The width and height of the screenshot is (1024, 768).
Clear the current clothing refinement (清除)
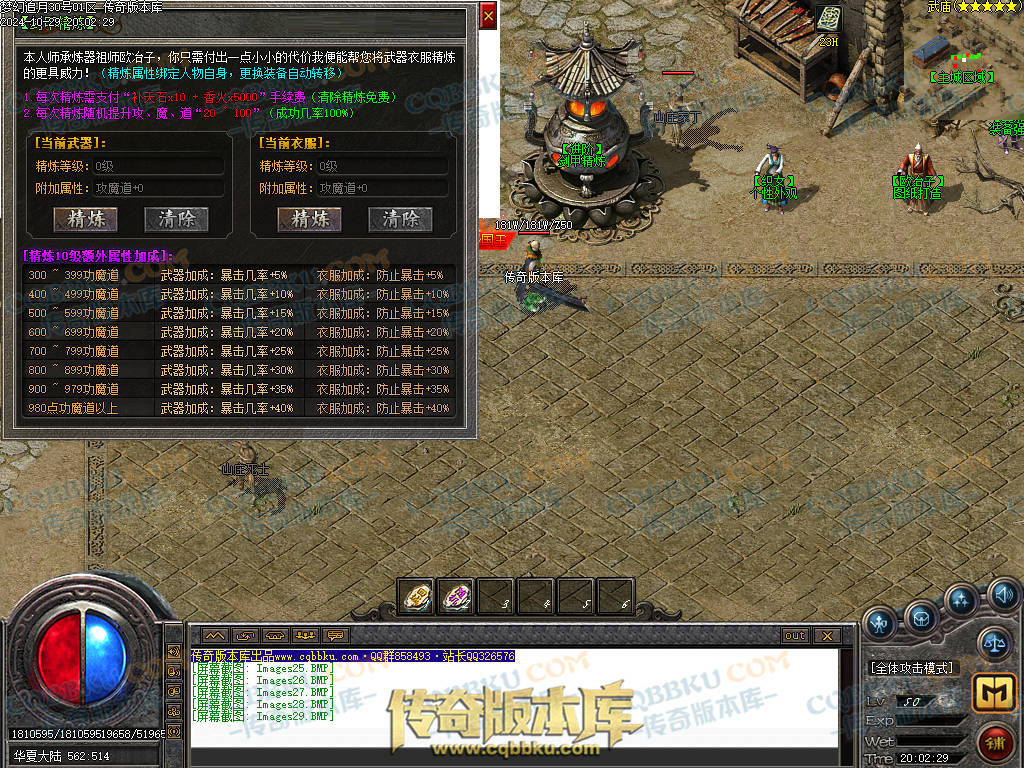401,219
